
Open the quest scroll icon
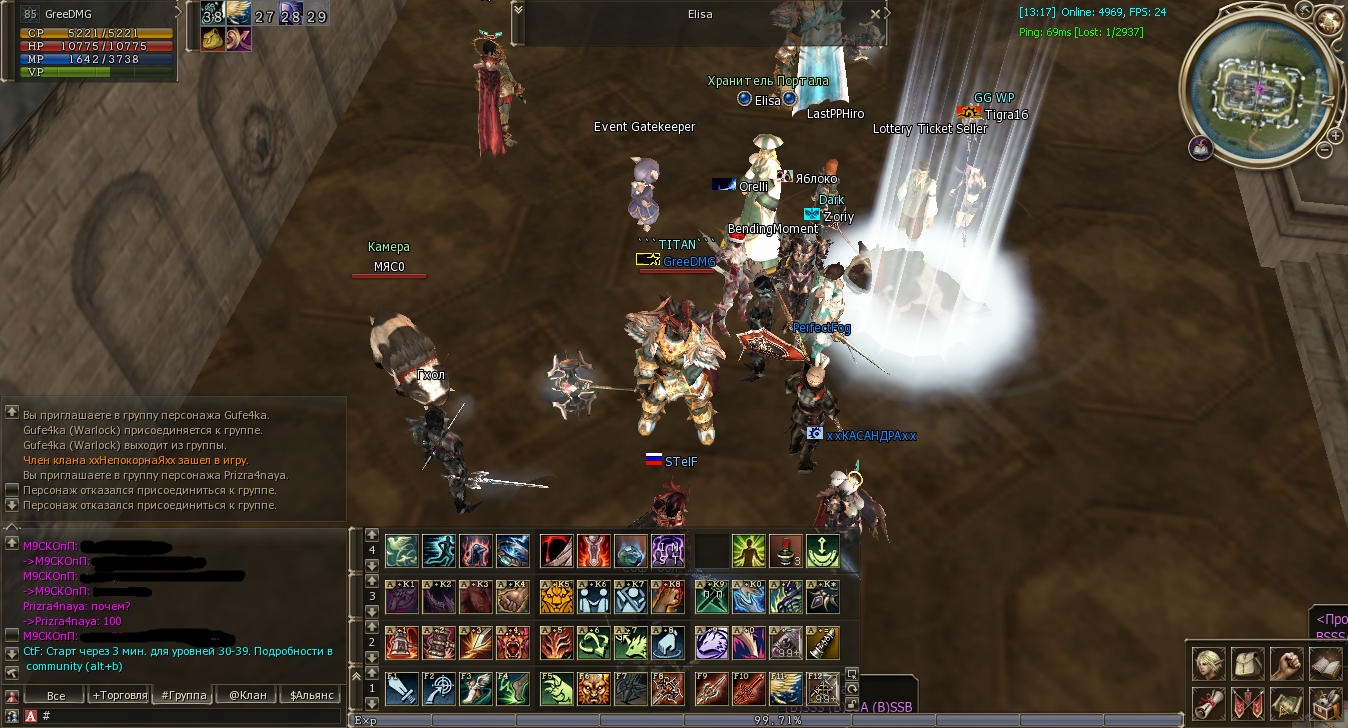click(1208, 703)
